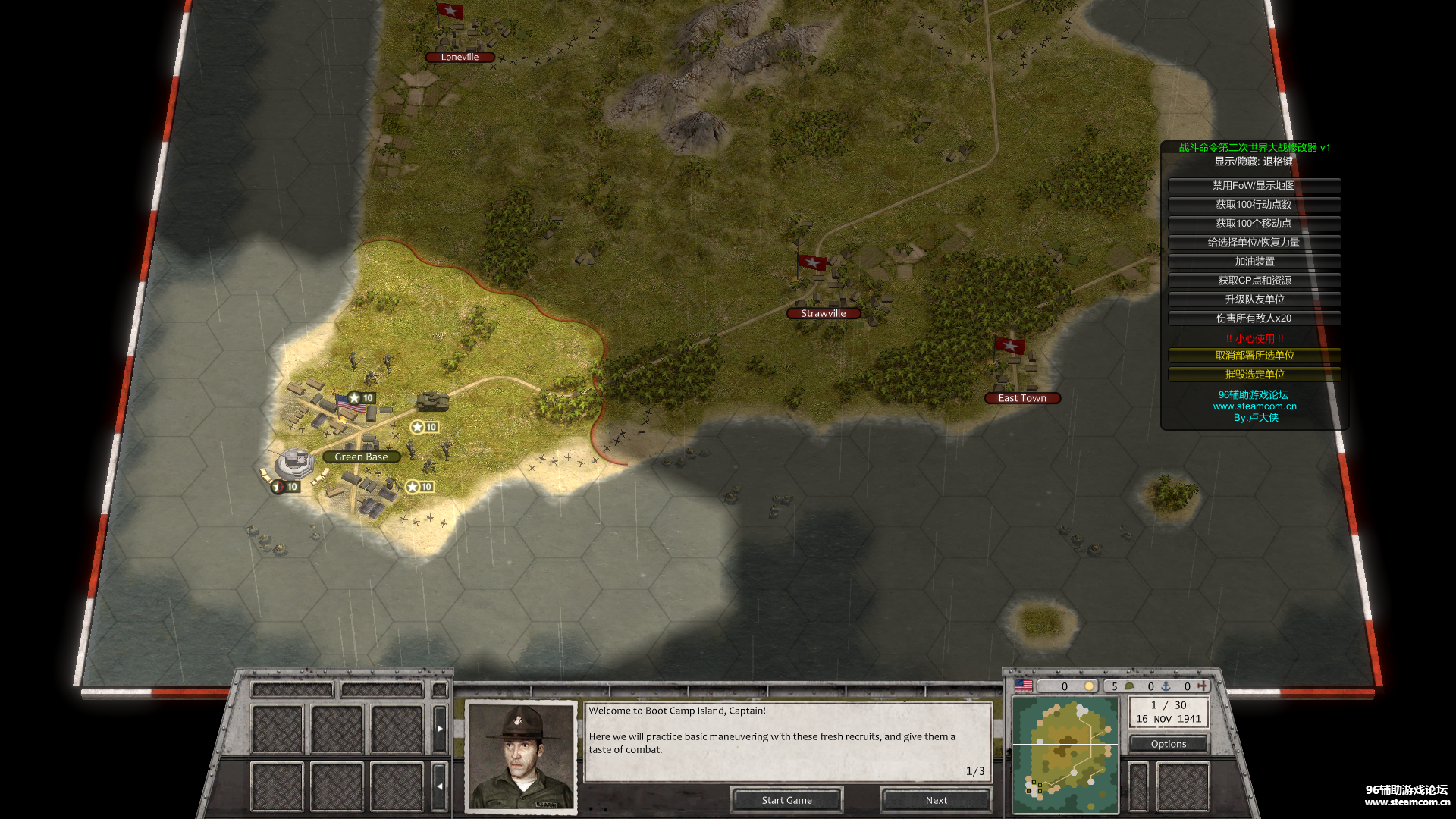Screen dimensions: 1456x819
Task: Click trainer option 给选择单位/恢复力量
Action: pos(1254,243)
